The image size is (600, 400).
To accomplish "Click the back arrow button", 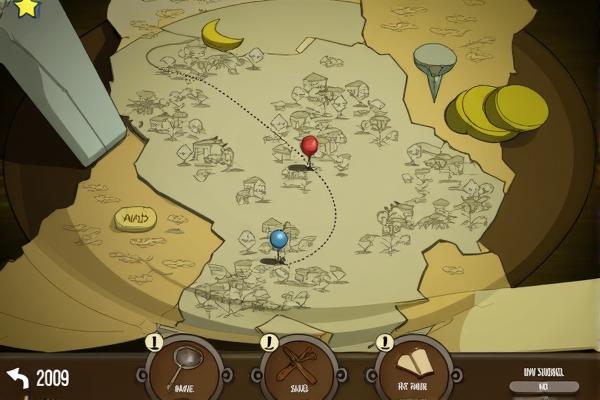I will click(18, 378).
